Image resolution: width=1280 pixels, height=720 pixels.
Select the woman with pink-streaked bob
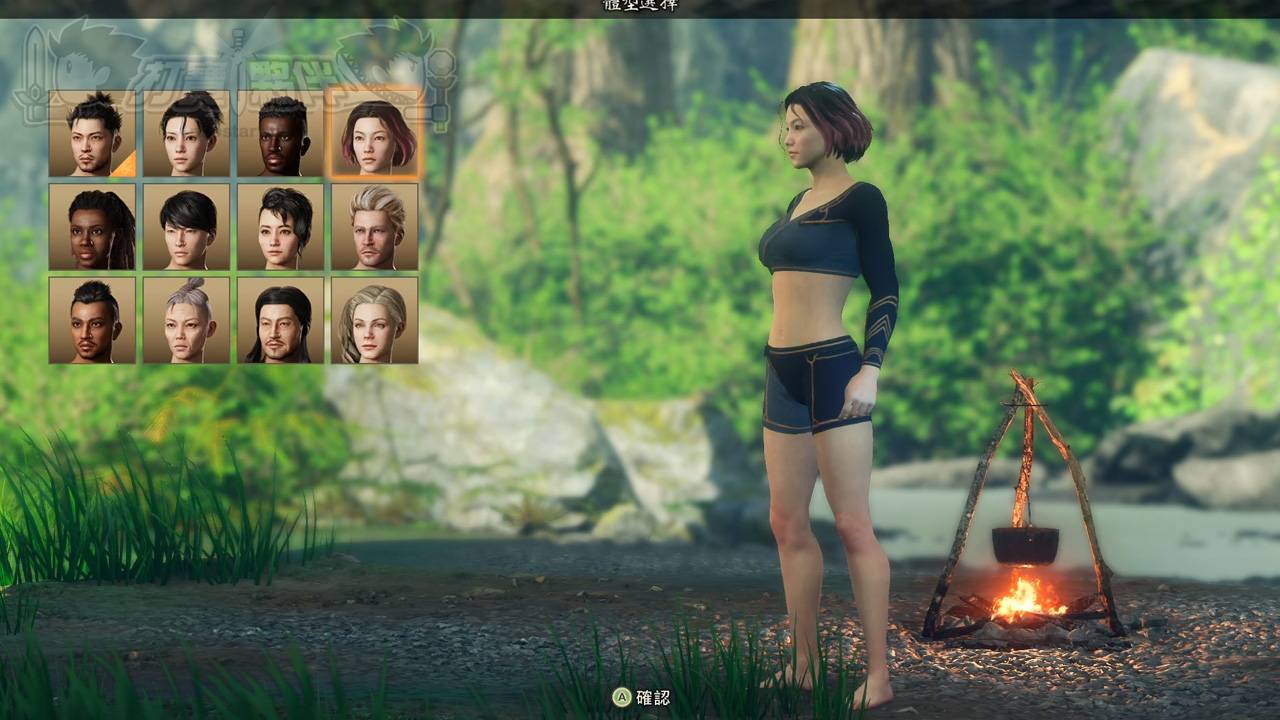point(374,133)
